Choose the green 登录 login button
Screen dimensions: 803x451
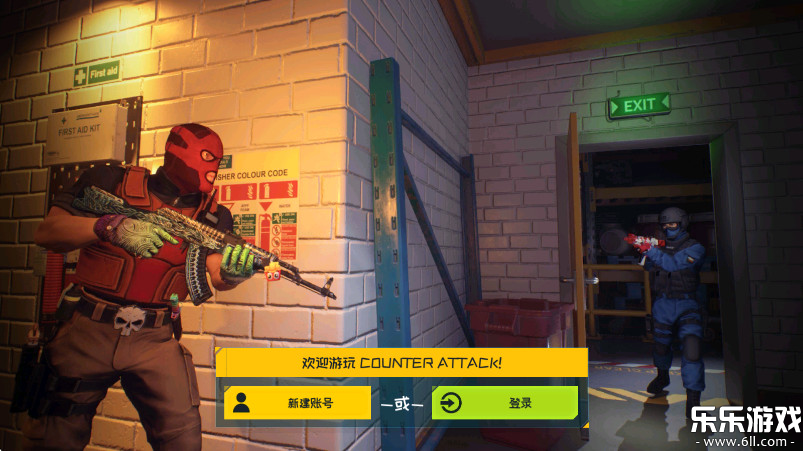[x=505, y=403]
